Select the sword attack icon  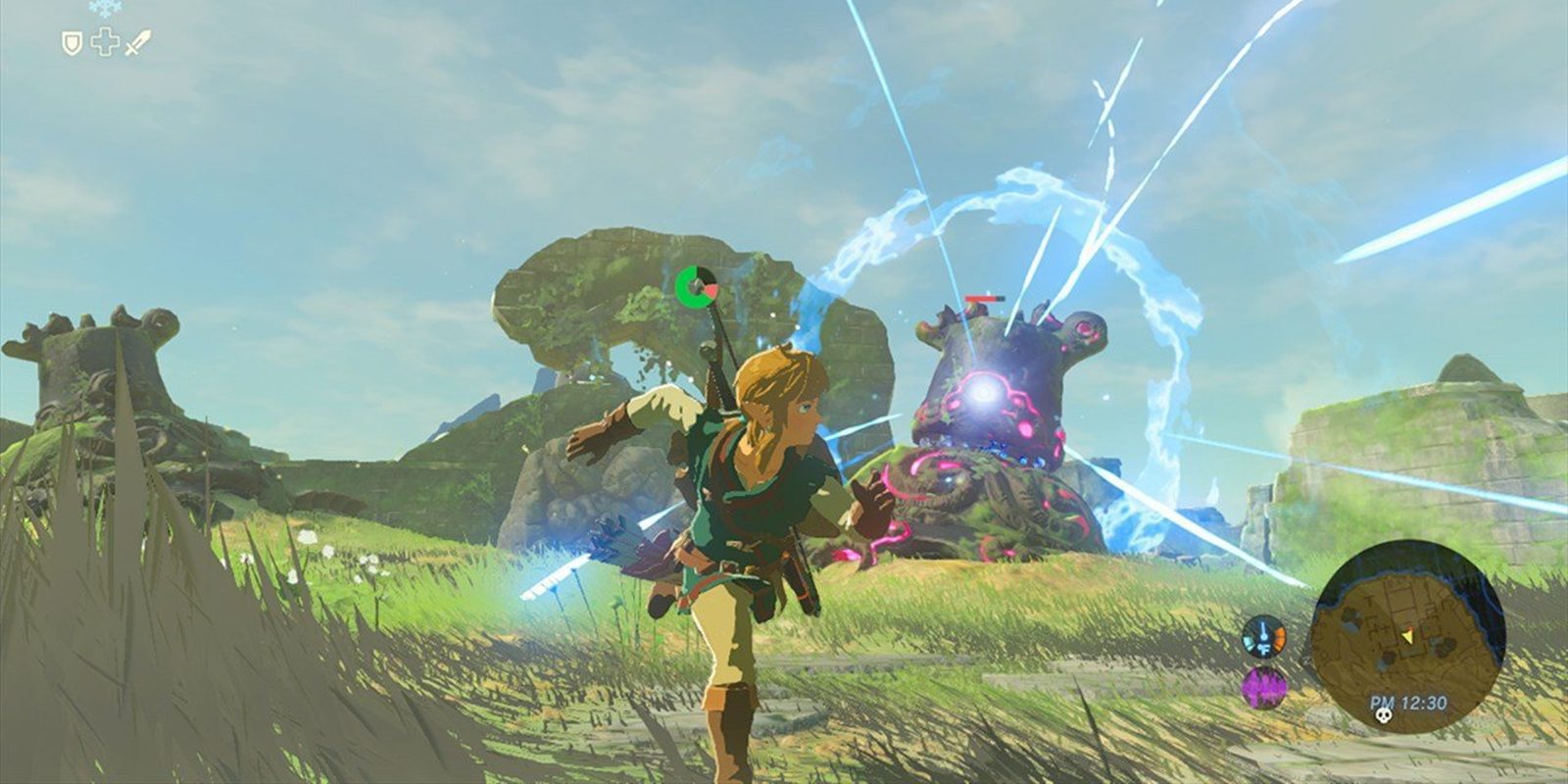coord(136,40)
